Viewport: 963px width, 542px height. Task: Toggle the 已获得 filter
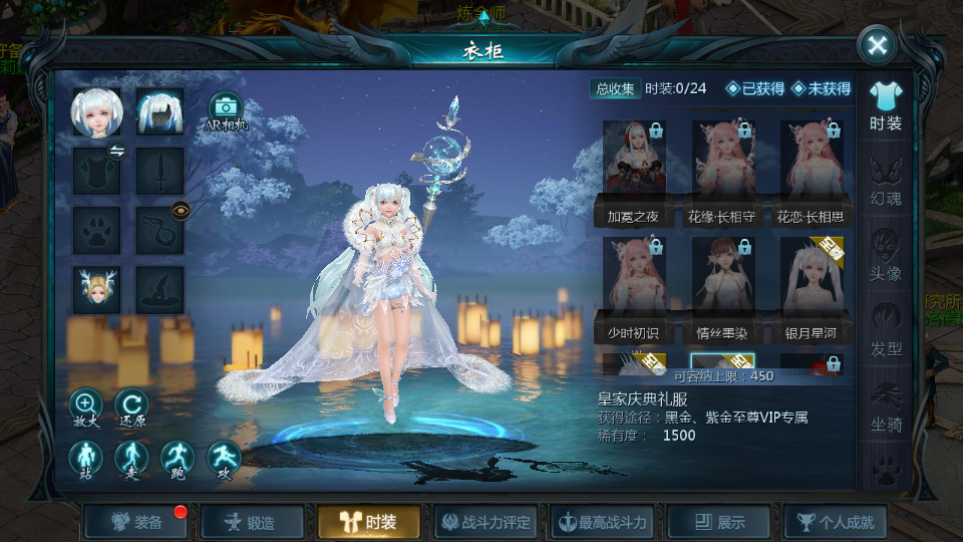coord(756,89)
